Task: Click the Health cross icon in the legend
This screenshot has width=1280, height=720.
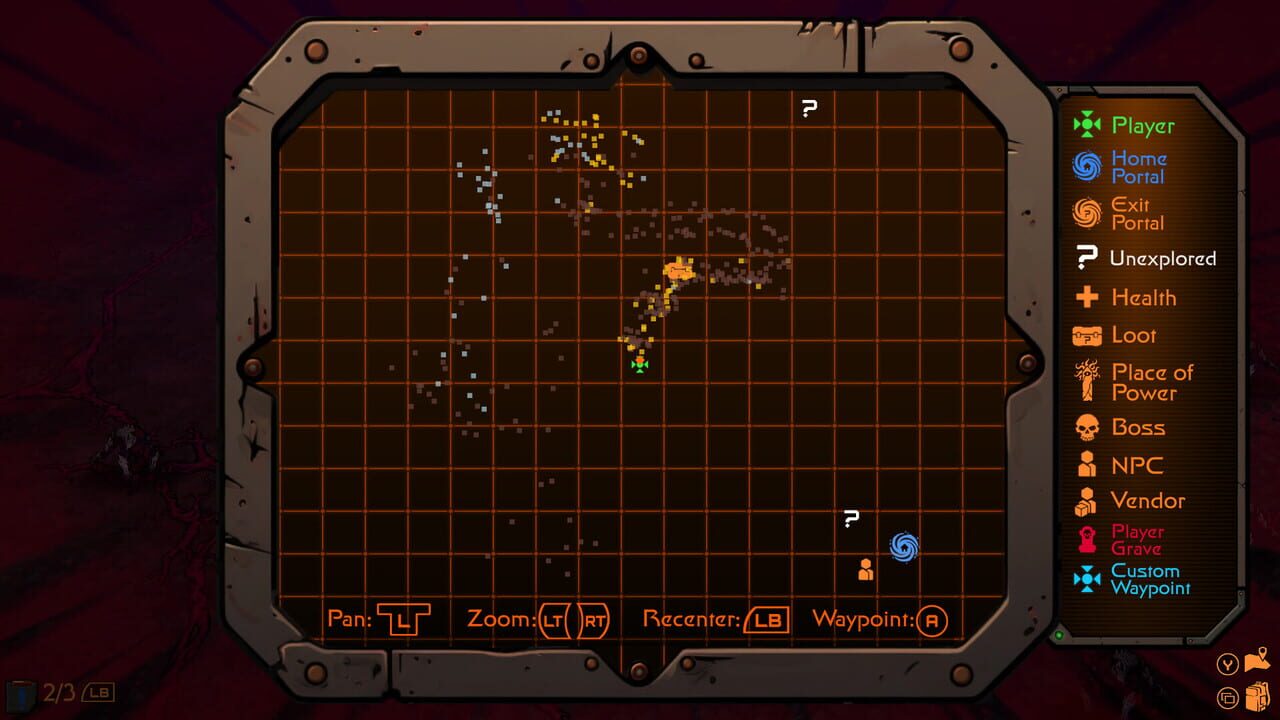Action: pos(1087,297)
